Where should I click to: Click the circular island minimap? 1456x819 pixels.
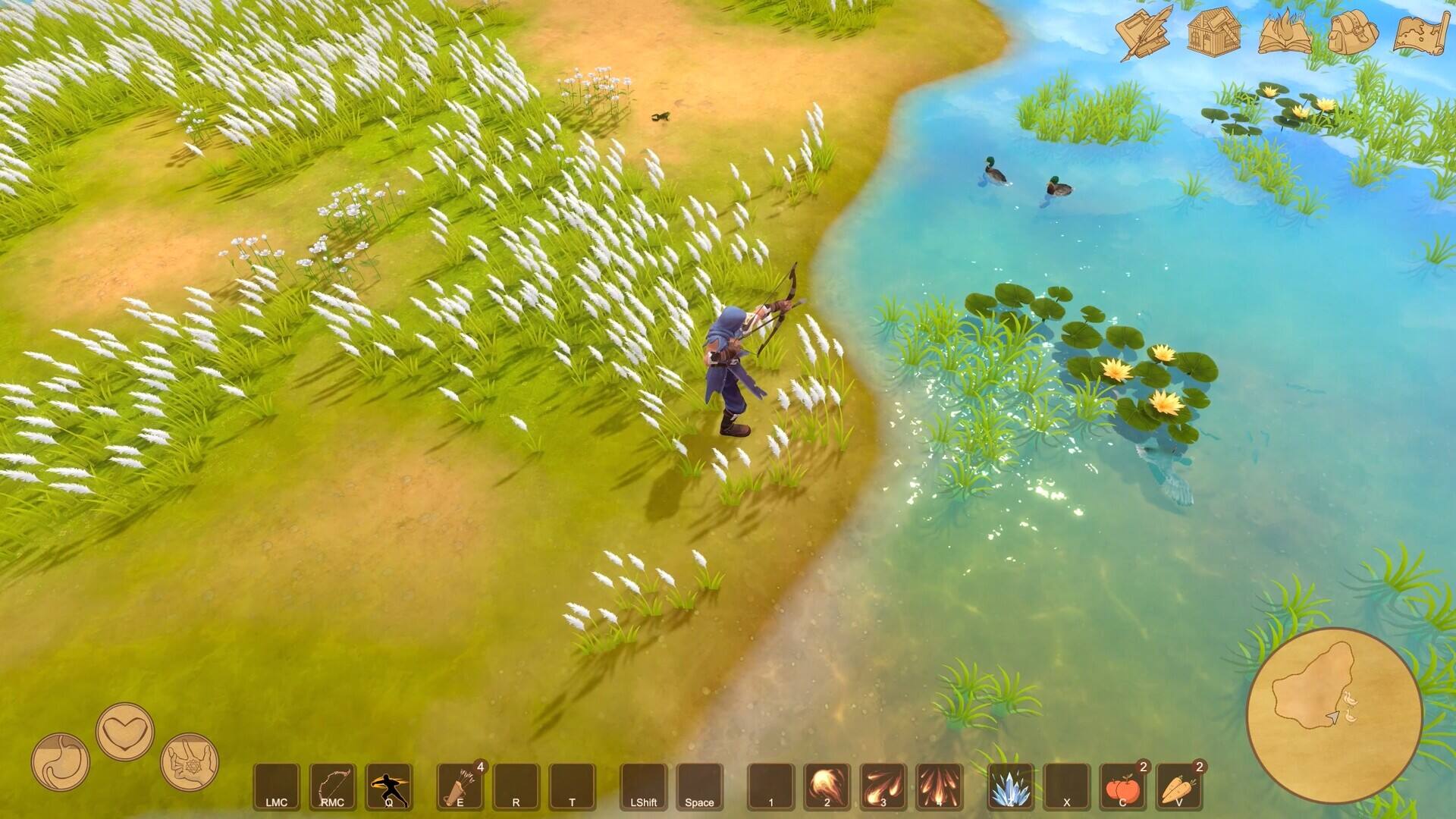(x=1334, y=715)
